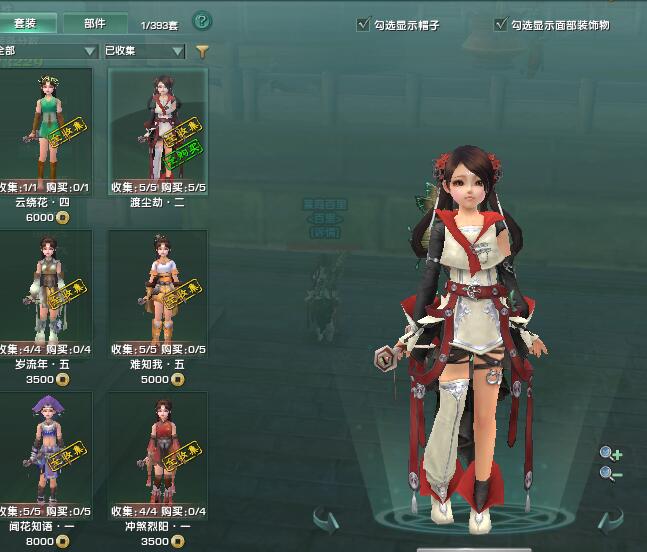Click the yellow funnel filter icon
Viewport: 647px width, 552px height.
(202, 51)
